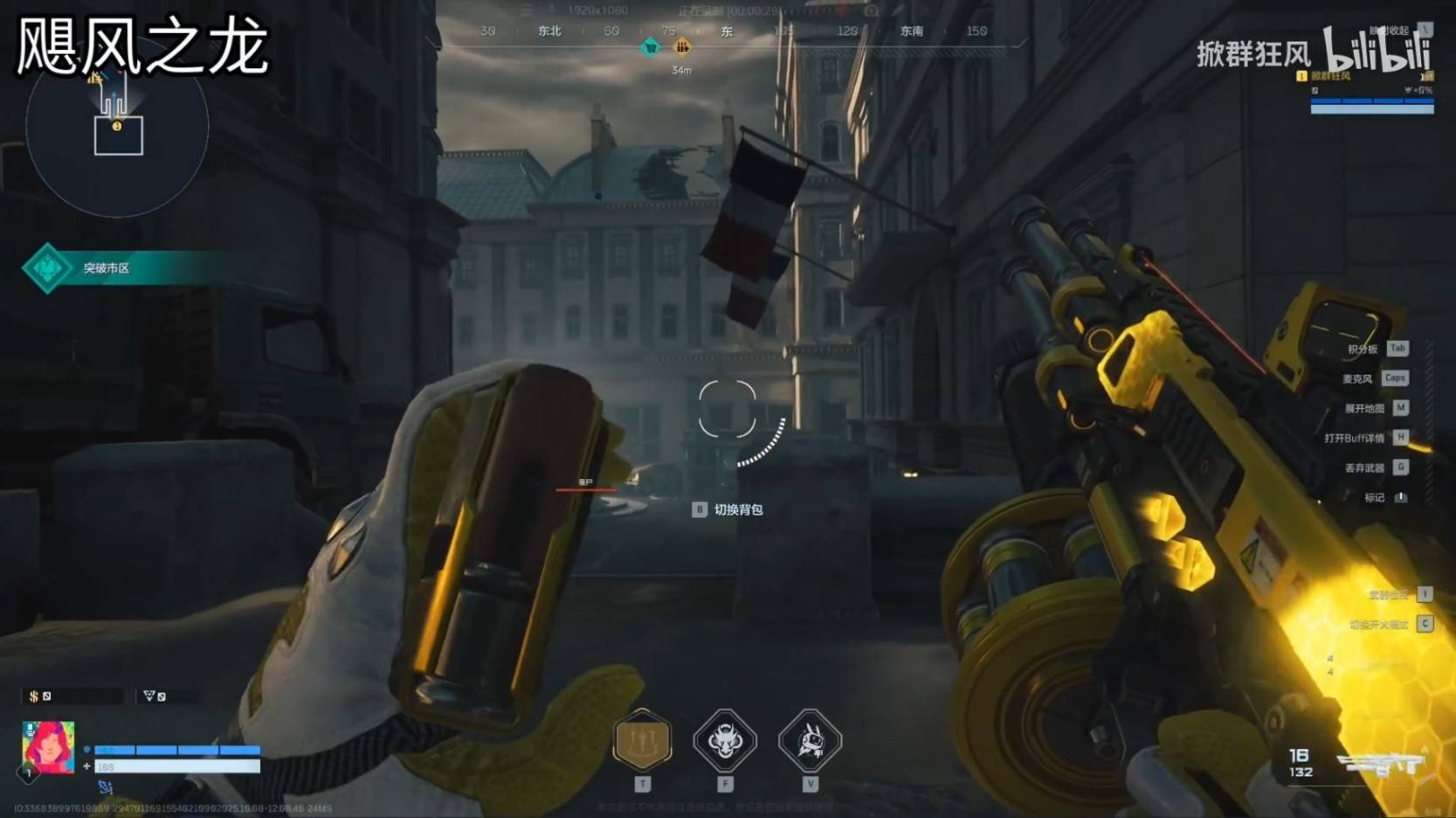Trigger the dragon head ability icon
This screenshot has height=818, width=1456.
point(724,741)
